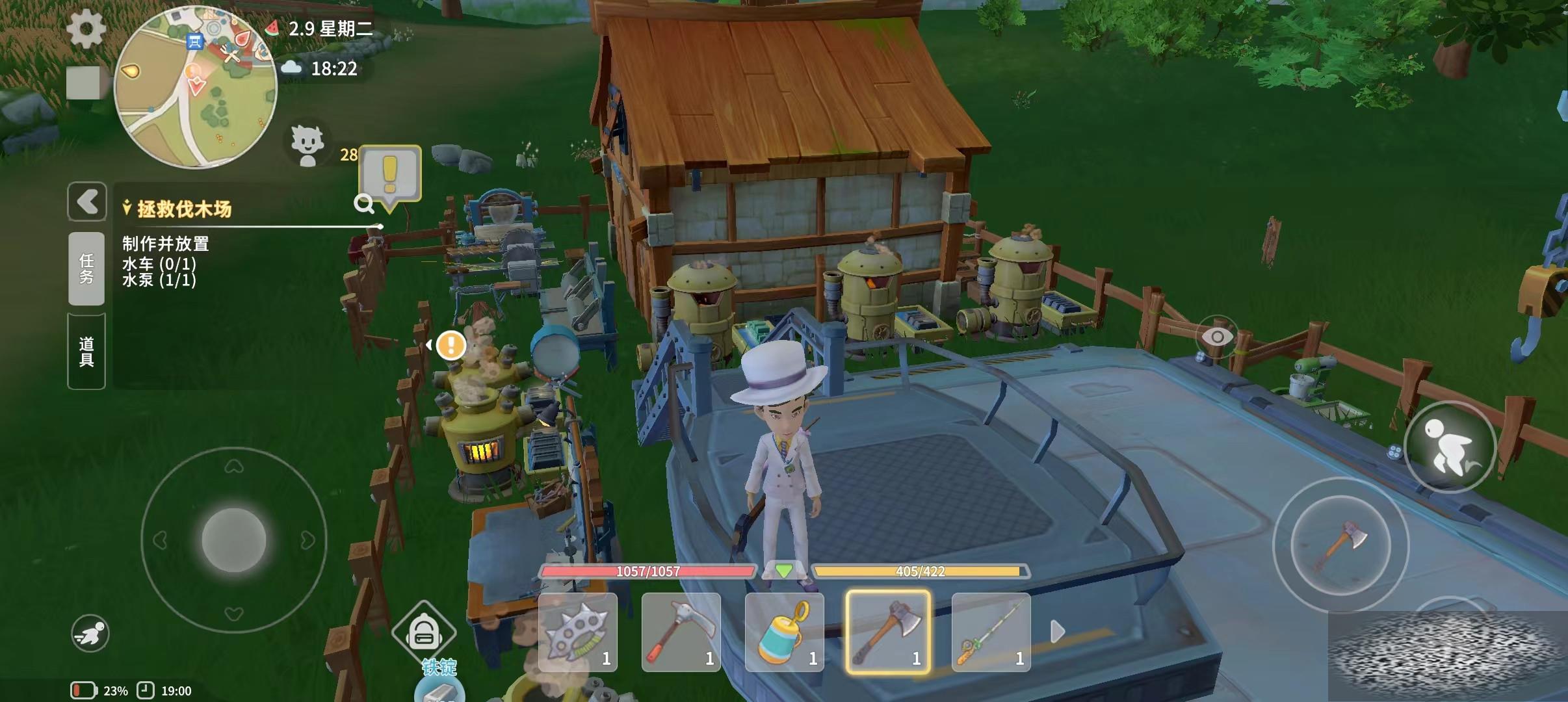Select the spiked knuckles hotbar slot
The height and width of the screenshot is (702, 1568).
(x=578, y=632)
